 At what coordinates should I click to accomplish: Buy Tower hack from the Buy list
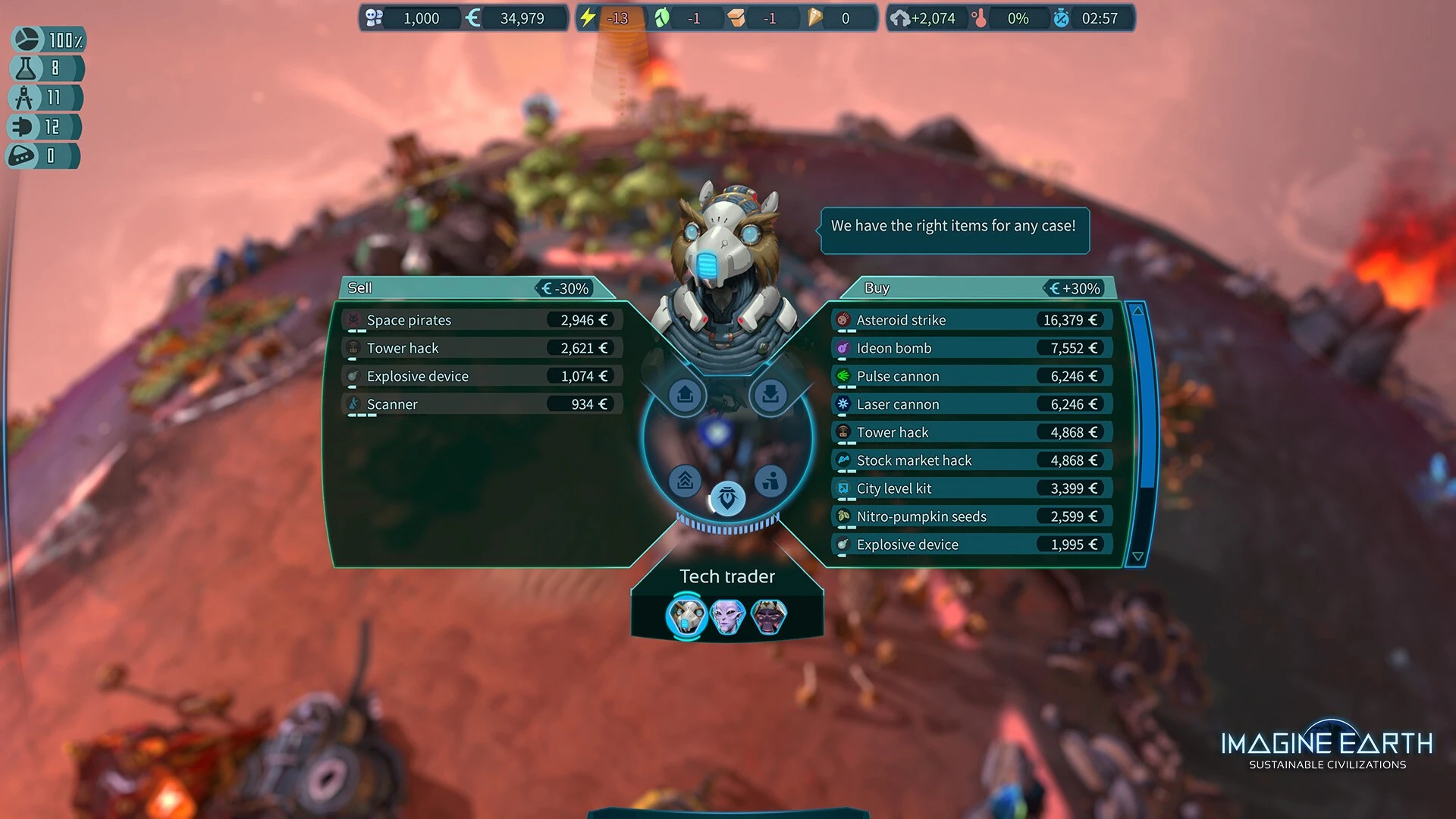[x=972, y=432]
